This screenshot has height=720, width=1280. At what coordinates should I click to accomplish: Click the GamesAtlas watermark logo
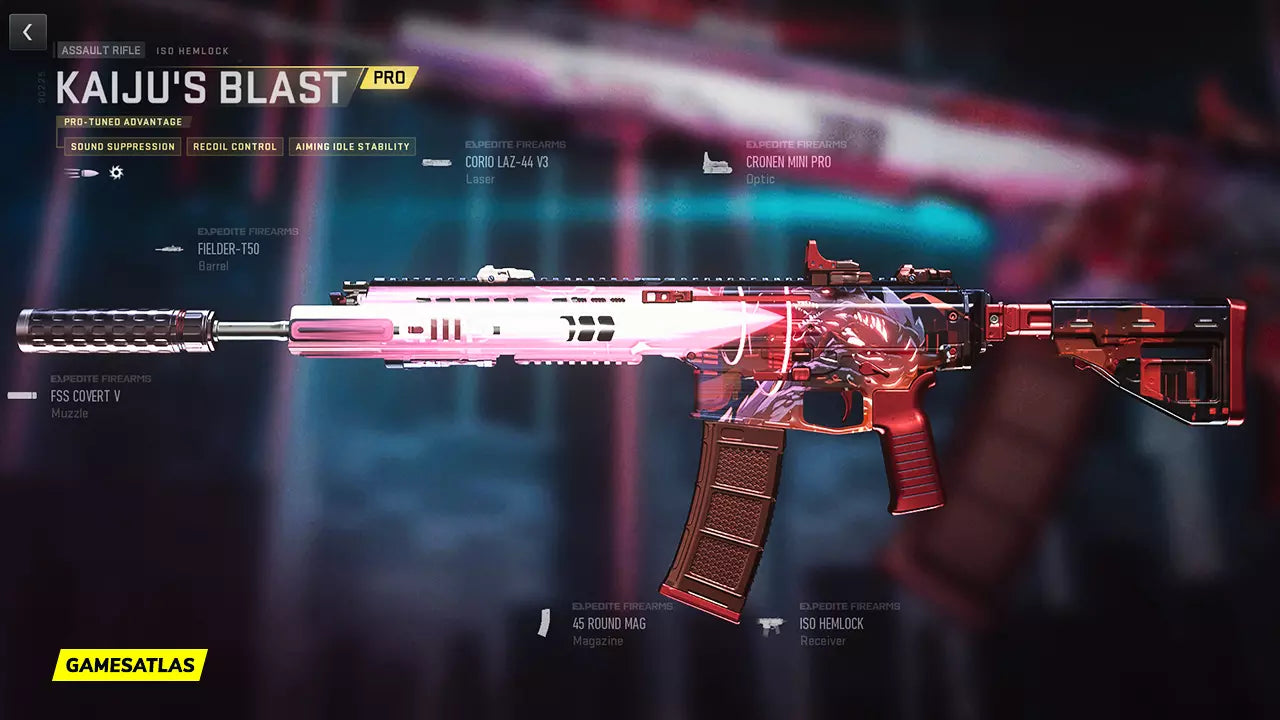[x=130, y=665]
